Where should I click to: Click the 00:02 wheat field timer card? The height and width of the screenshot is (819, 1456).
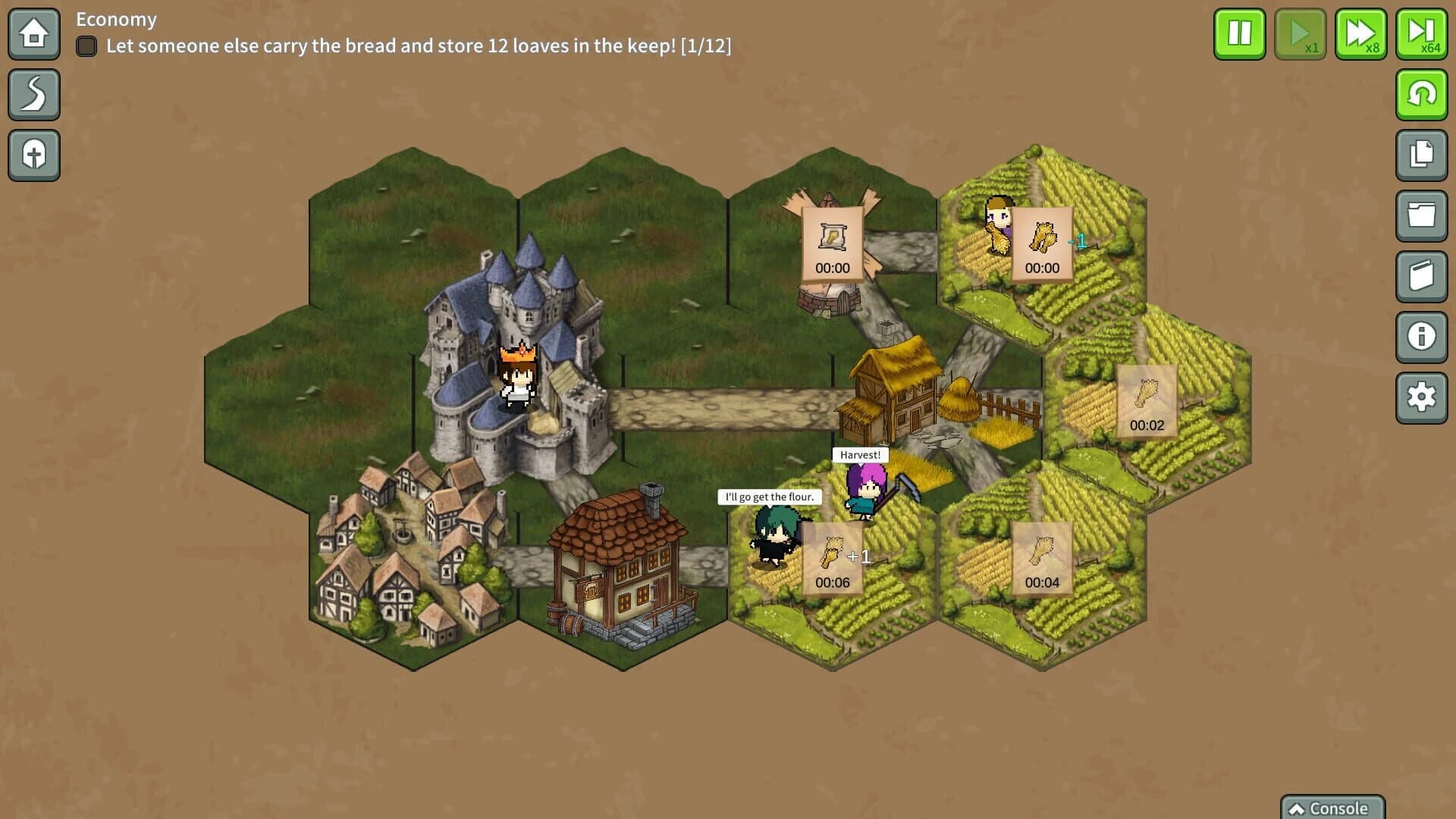click(1147, 400)
